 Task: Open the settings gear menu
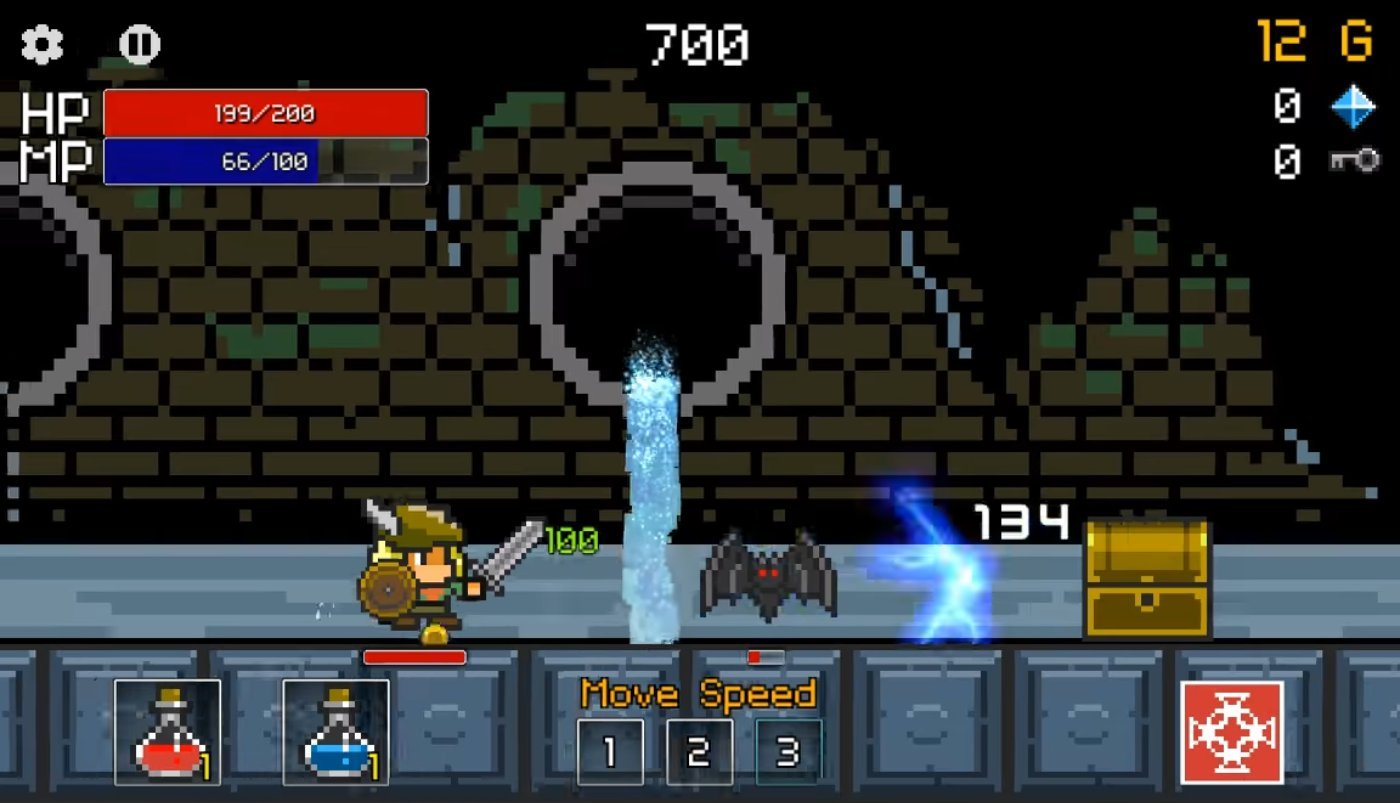[x=41, y=44]
